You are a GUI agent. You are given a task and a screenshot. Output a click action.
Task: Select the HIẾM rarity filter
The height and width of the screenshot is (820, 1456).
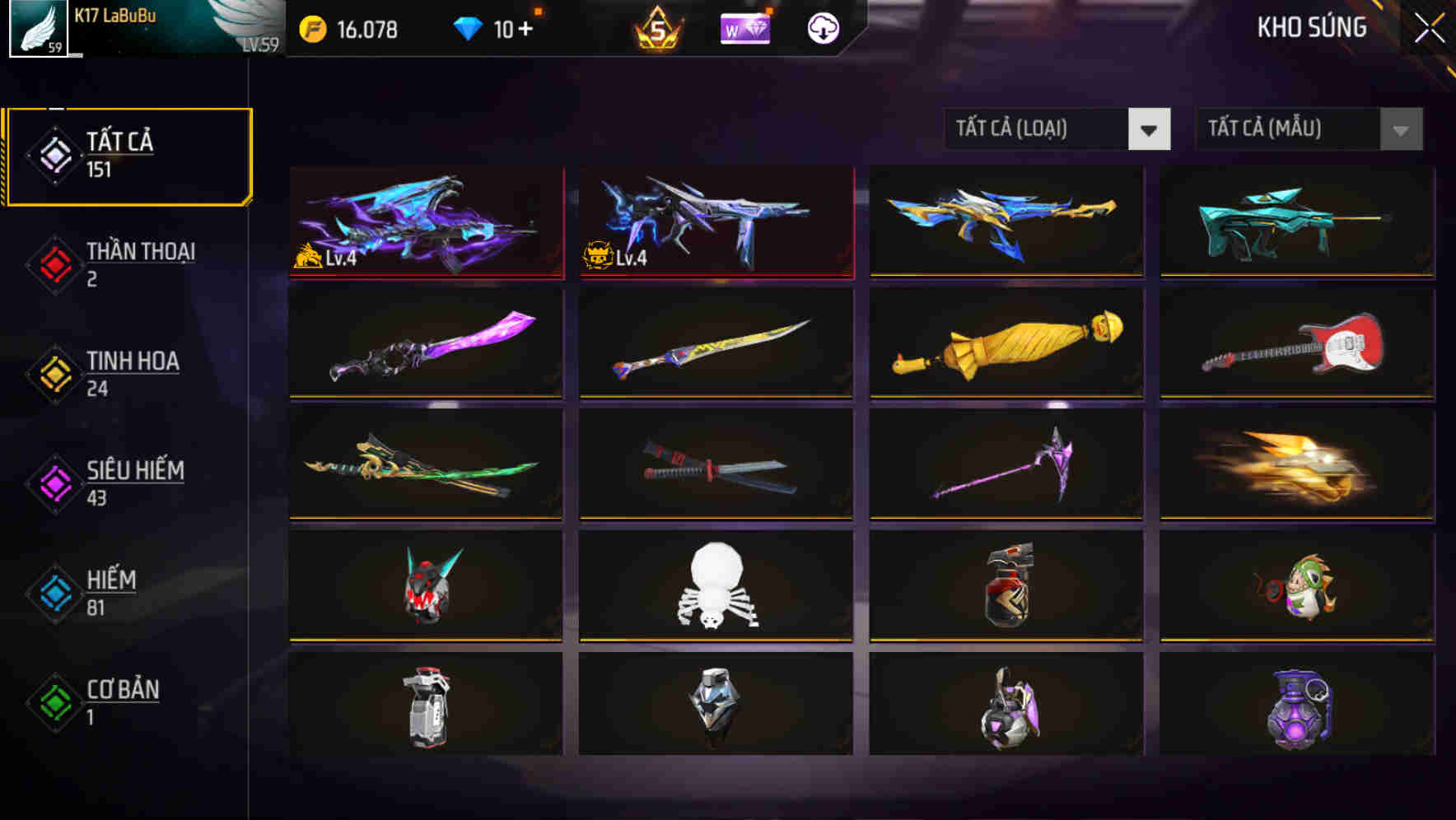110,591
